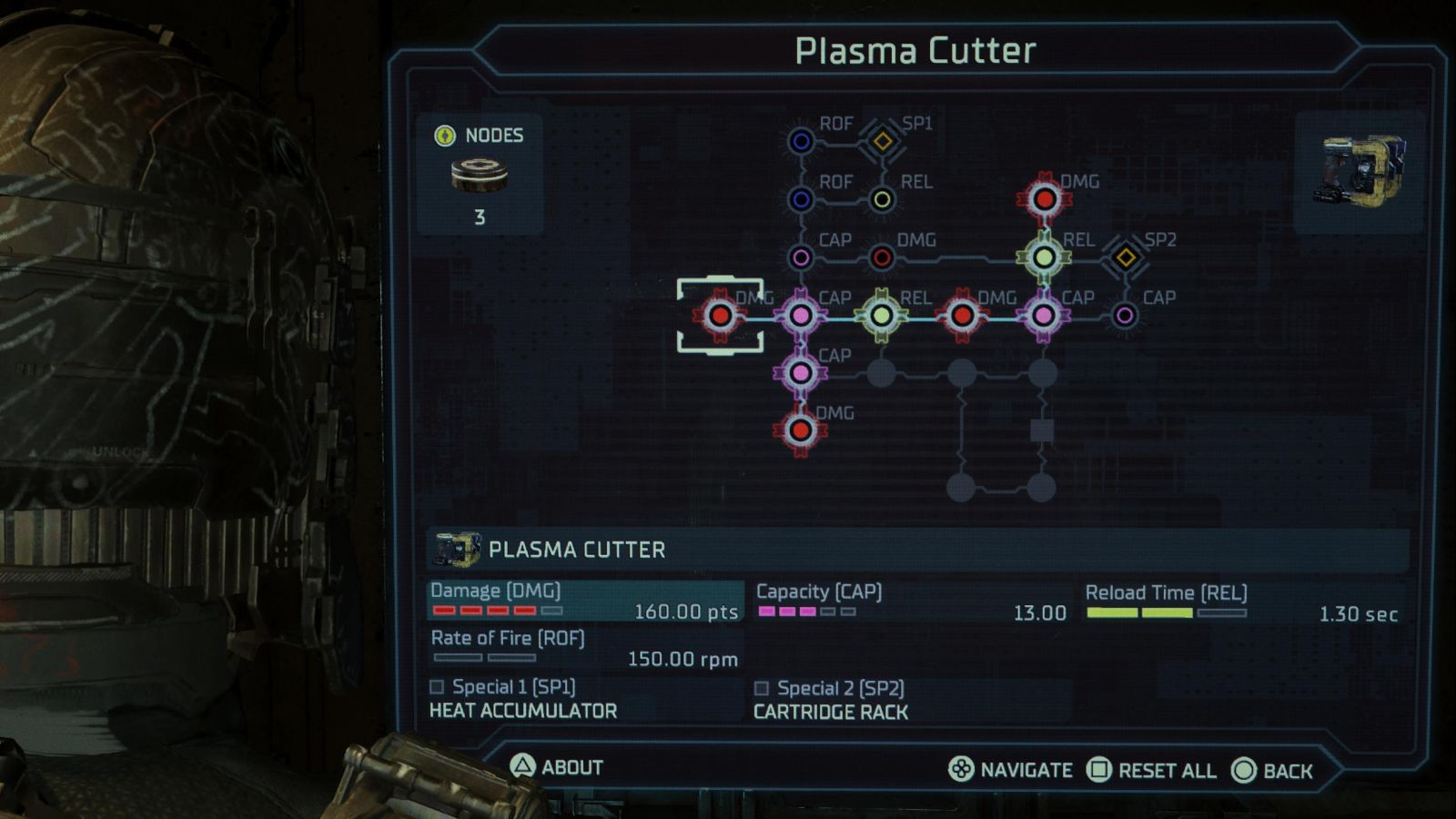Choose the SP2 diamond node
This screenshot has width=1456, height=819.
(x=1126, y=258)
